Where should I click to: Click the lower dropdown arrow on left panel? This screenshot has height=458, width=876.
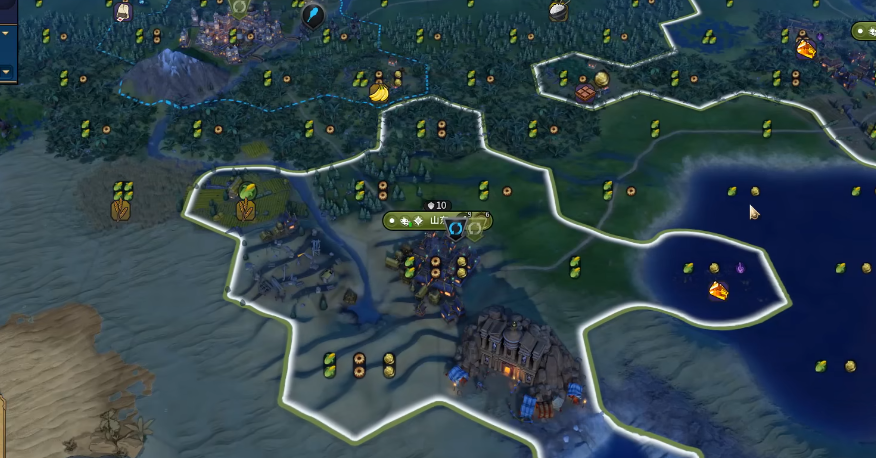[5, 72]
